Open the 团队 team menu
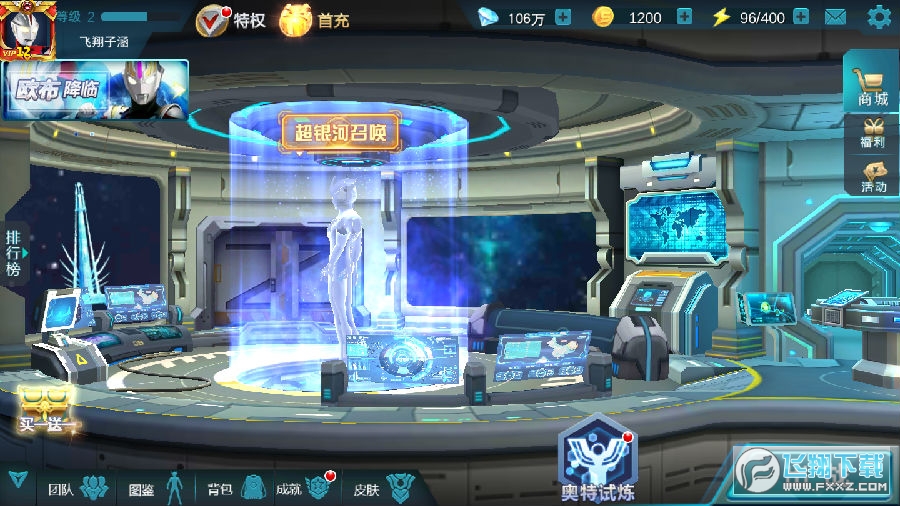 coord(77,488)
